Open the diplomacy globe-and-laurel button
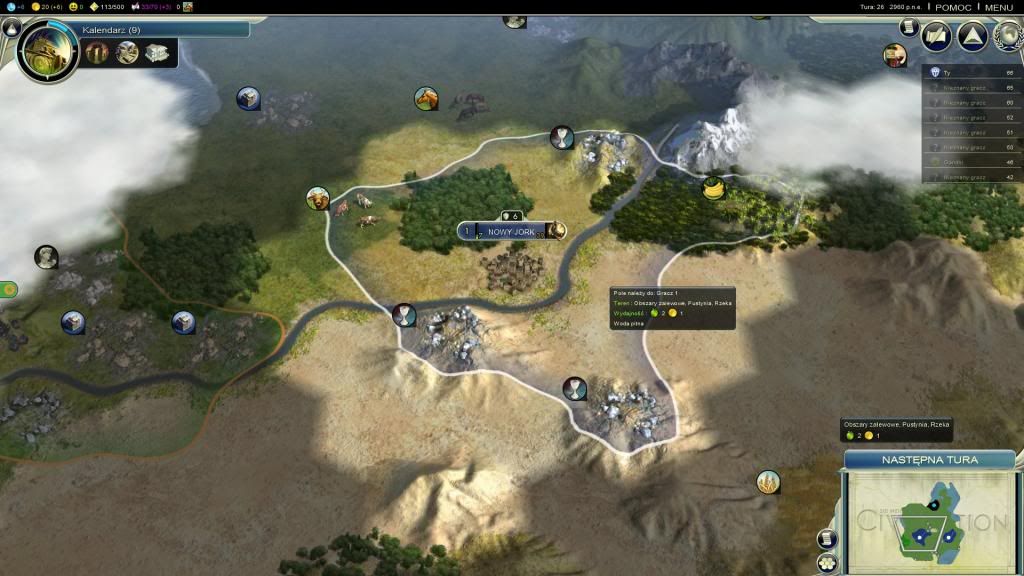1024x576 pixels. pos(1006,36)
